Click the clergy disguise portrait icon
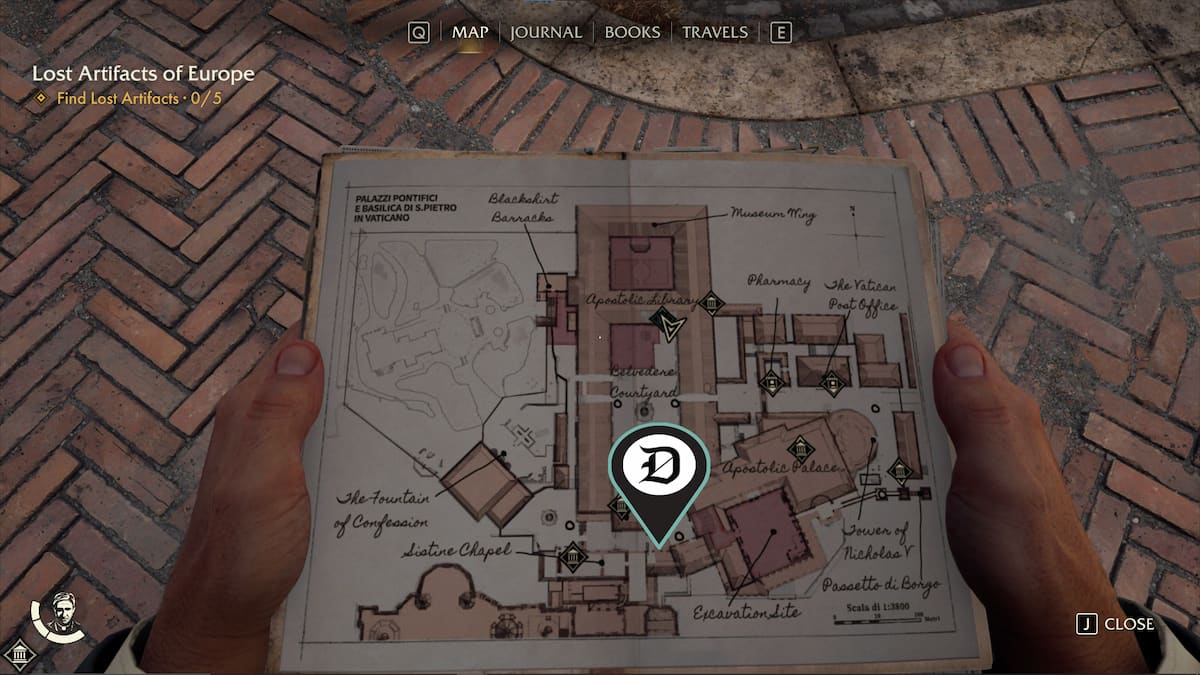Viewport: 1200px width, 675px height. click(62, 611)
